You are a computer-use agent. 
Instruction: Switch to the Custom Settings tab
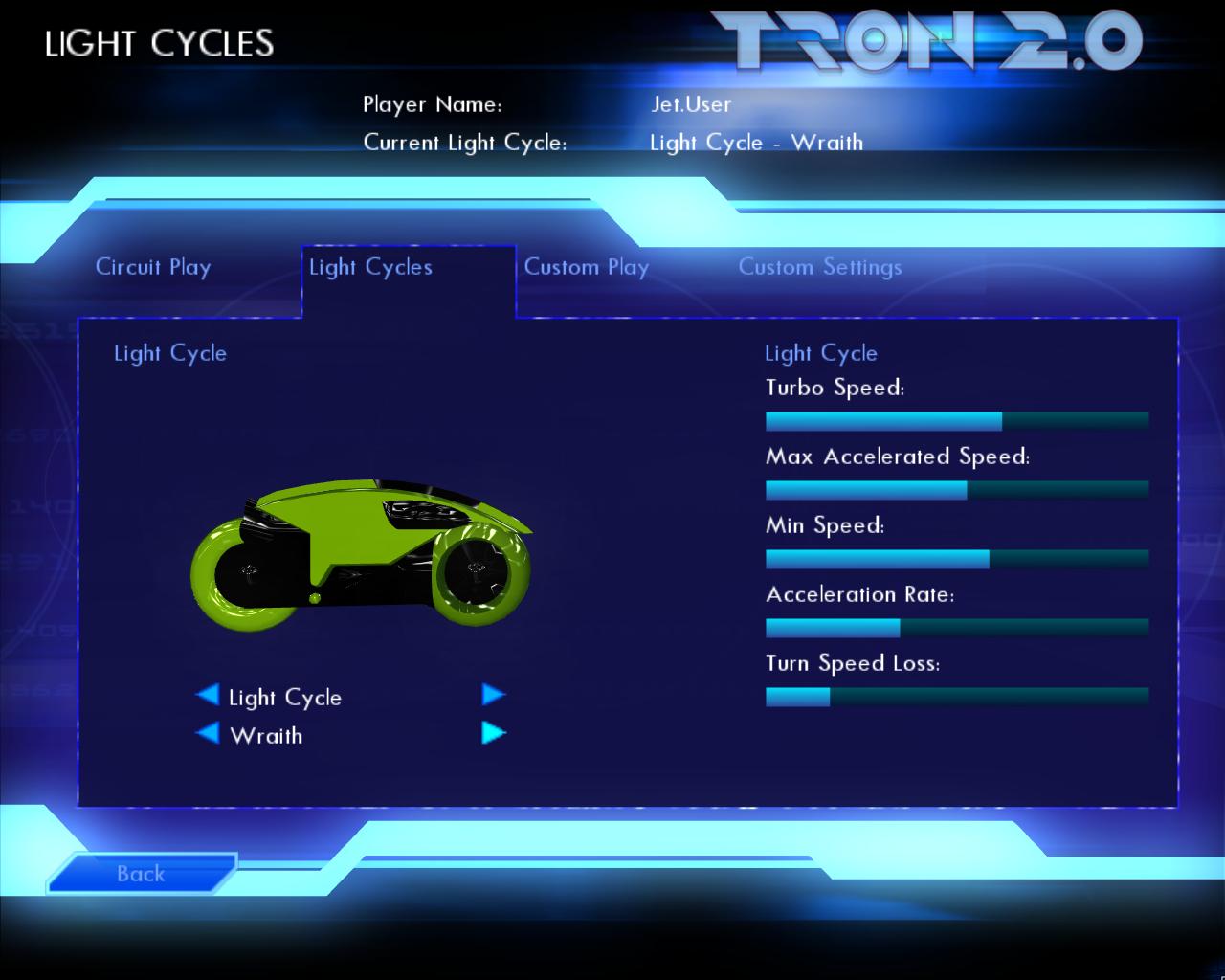click(x=820, y=268)
